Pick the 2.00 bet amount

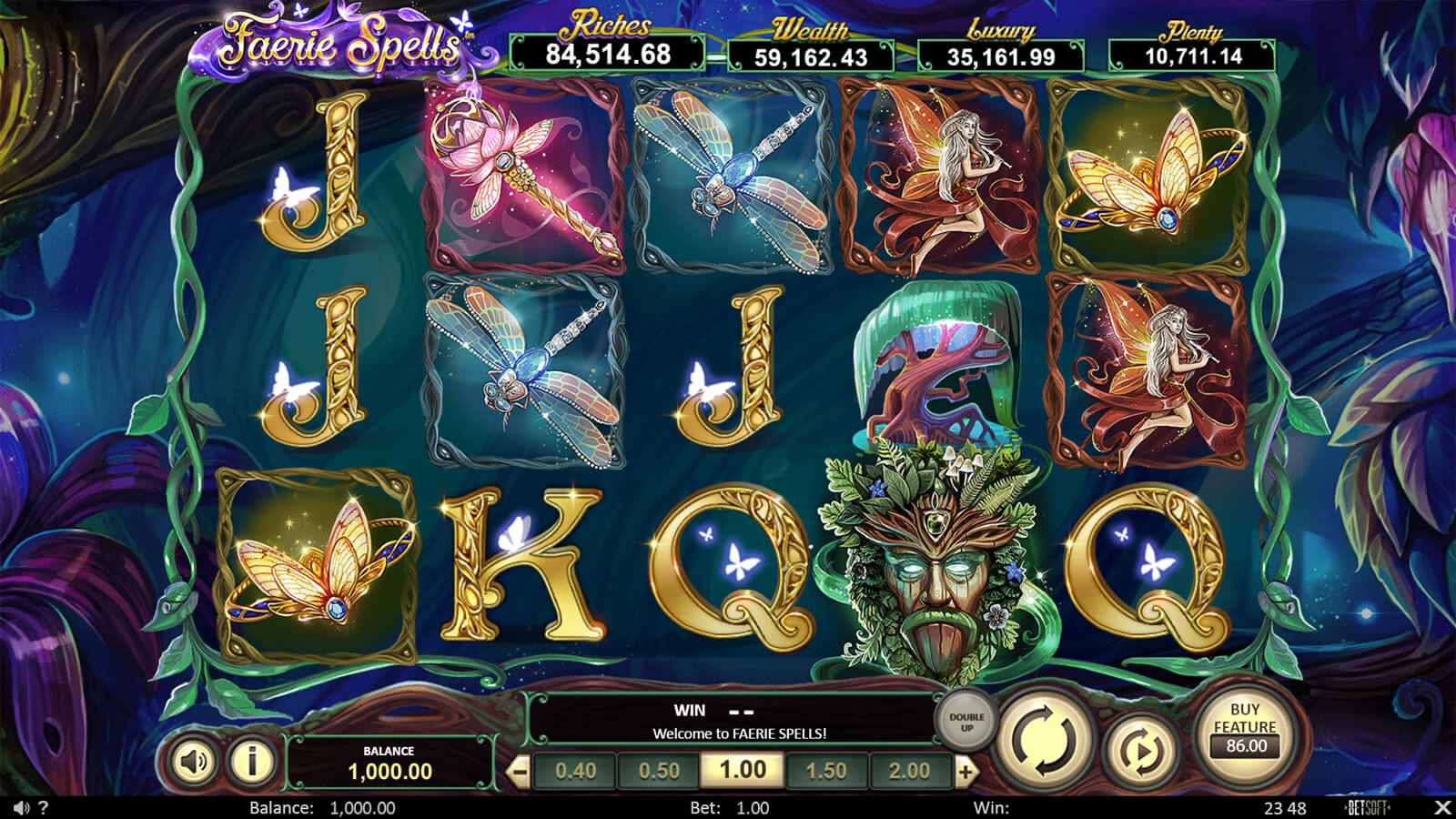coord(909,772)
